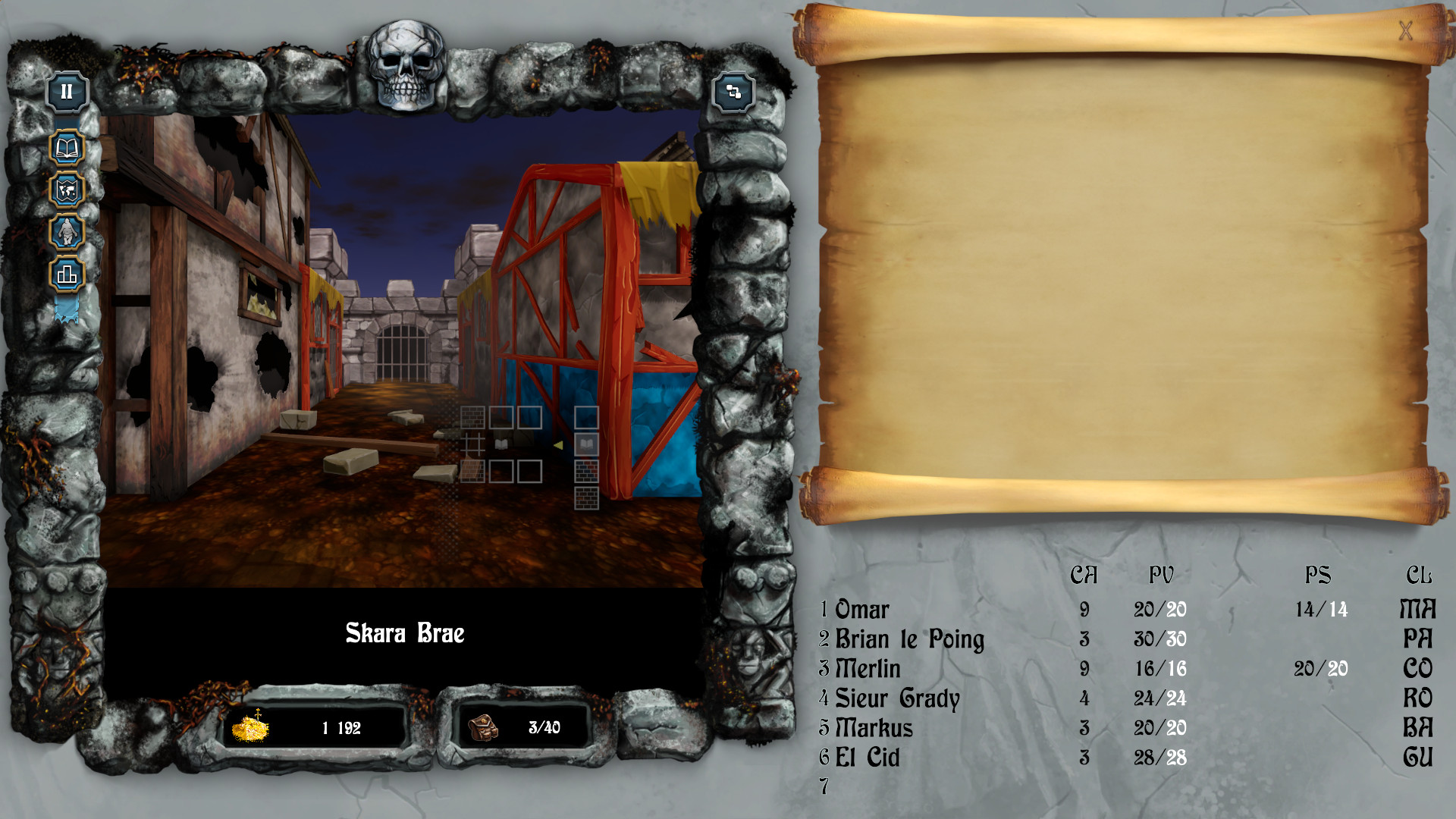Close the parchment scroll panel
This screenshot has width=1456, height=819.
[x=1405, y=31]
